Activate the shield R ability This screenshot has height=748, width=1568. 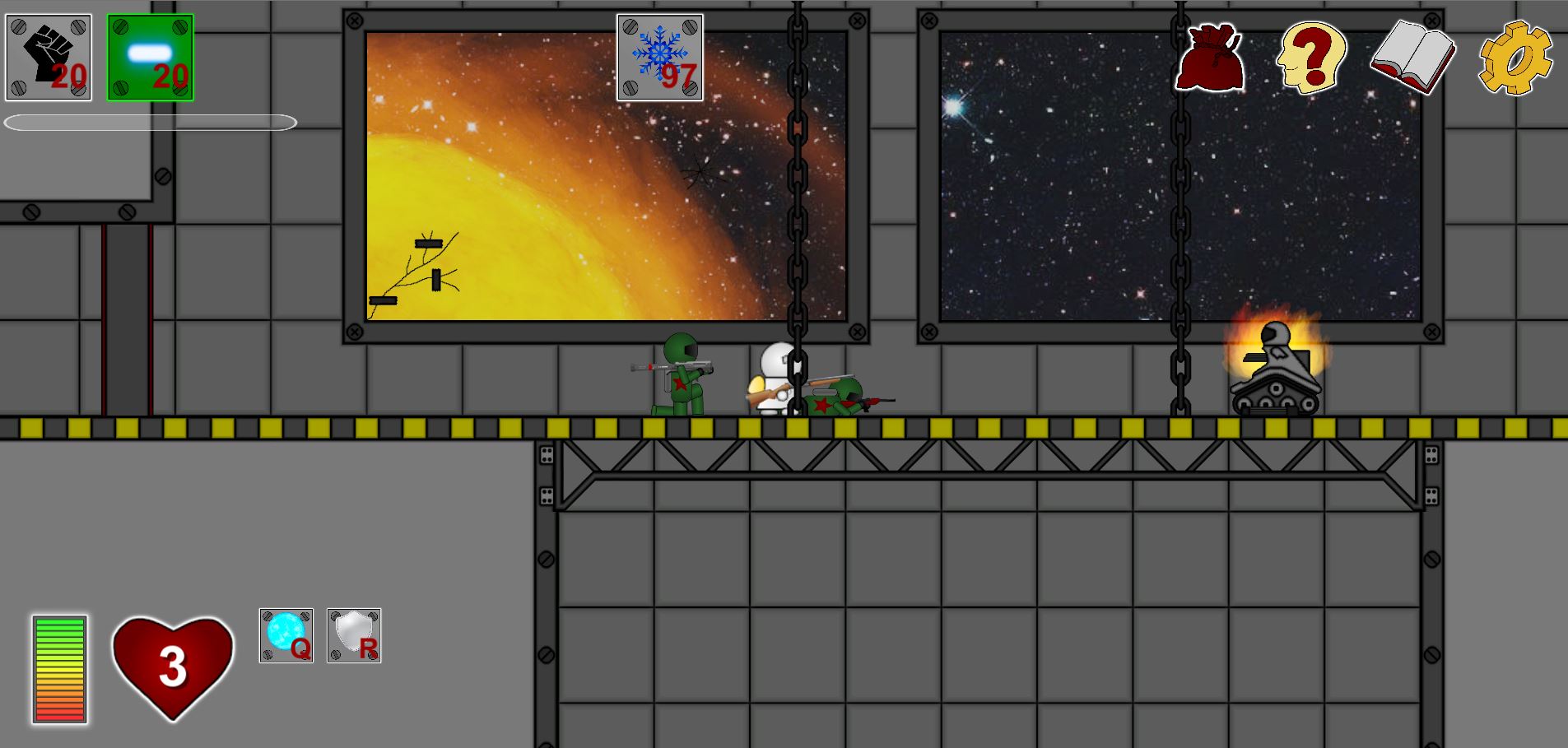pos(354,635)
